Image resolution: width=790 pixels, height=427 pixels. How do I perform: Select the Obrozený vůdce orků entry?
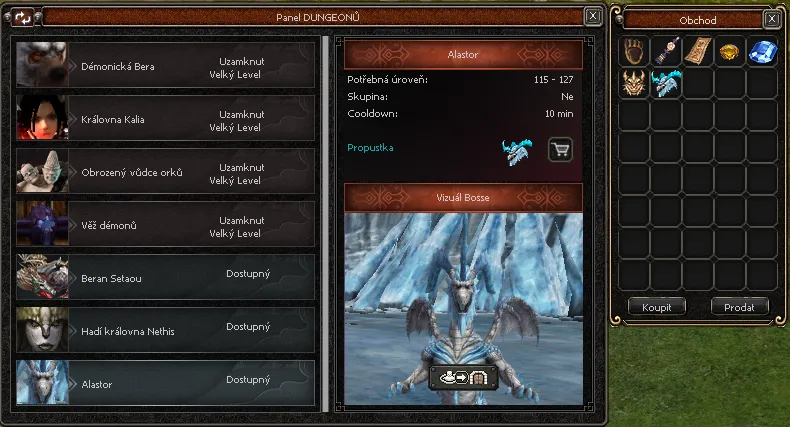coord(165,172)
